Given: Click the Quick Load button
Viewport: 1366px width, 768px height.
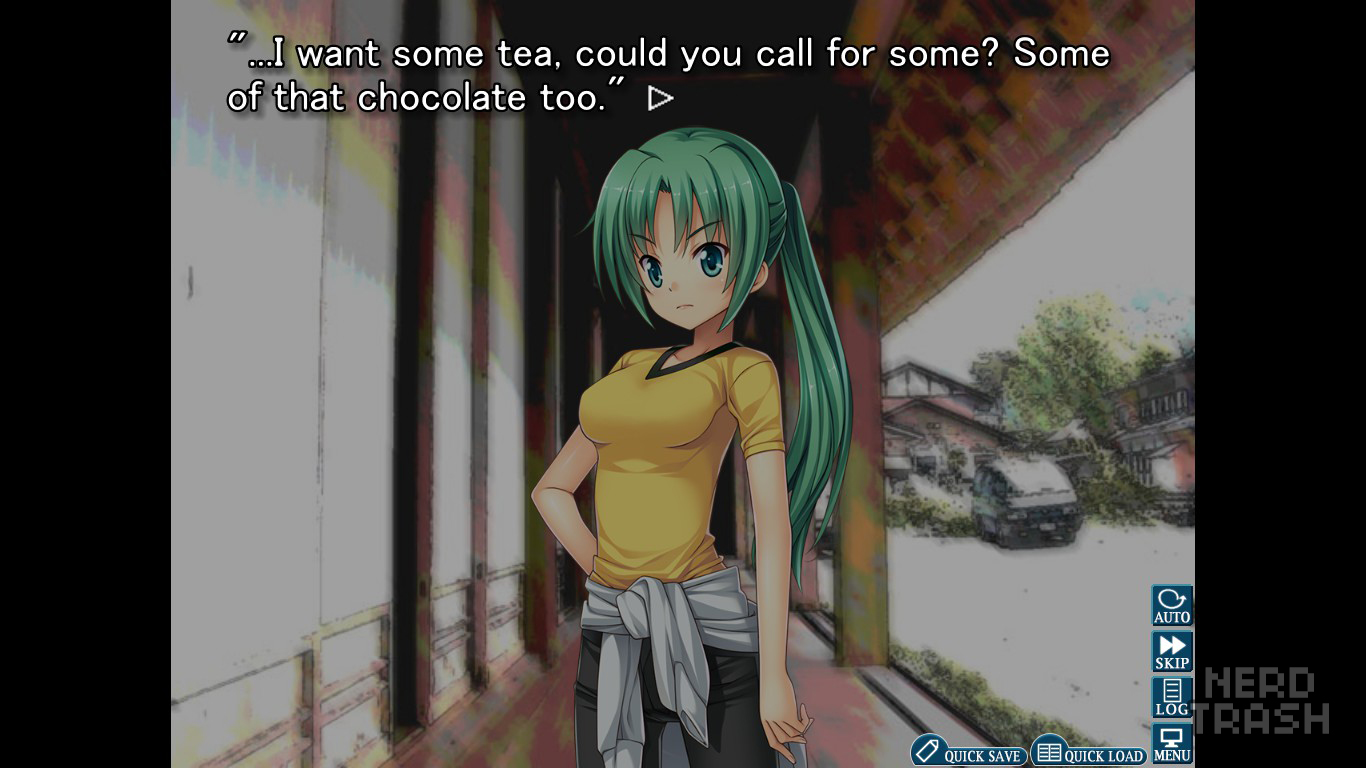Looking at the screenshot, I should [x=1088, y=752].
